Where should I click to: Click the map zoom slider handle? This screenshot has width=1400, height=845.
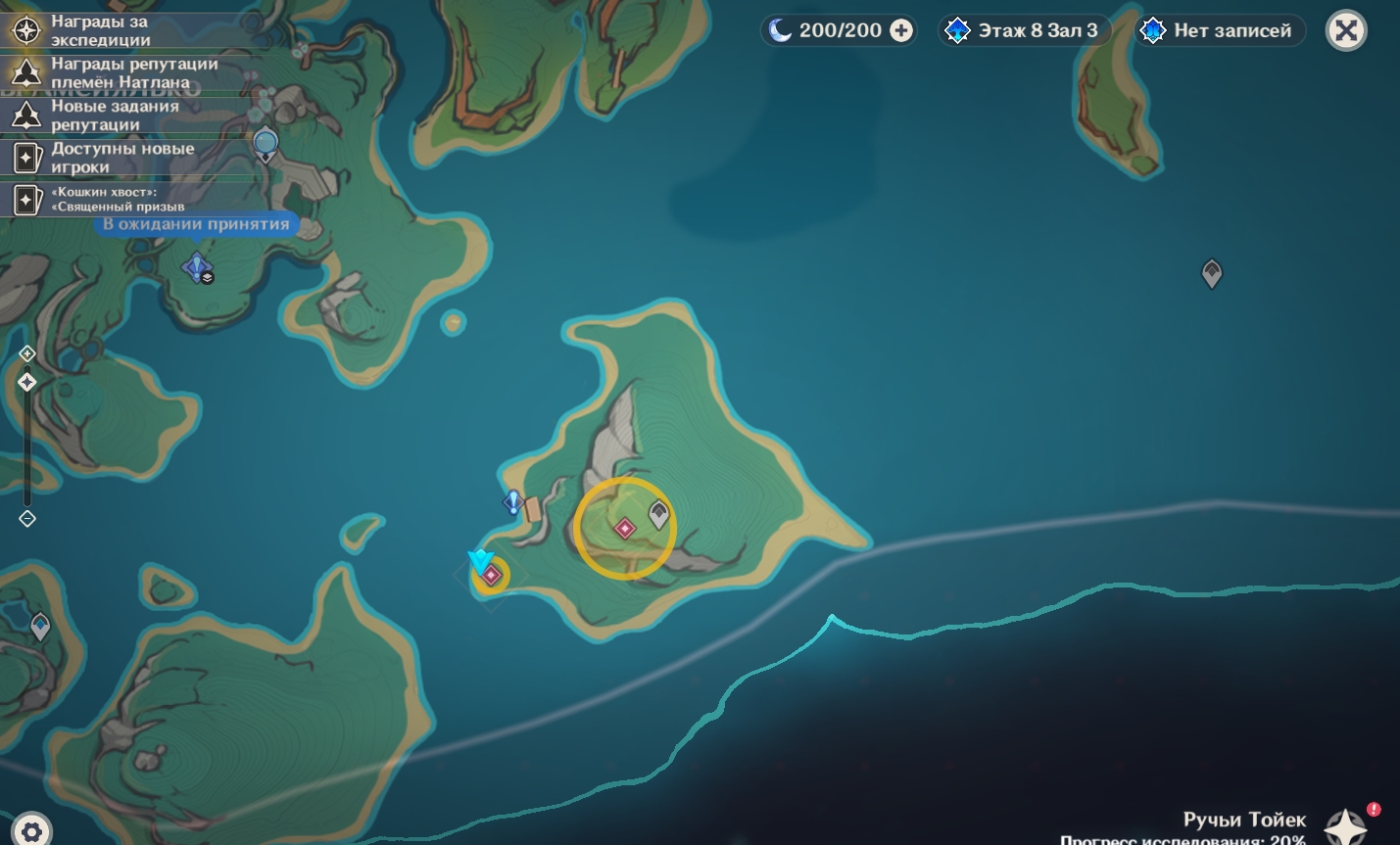(27, 382)
